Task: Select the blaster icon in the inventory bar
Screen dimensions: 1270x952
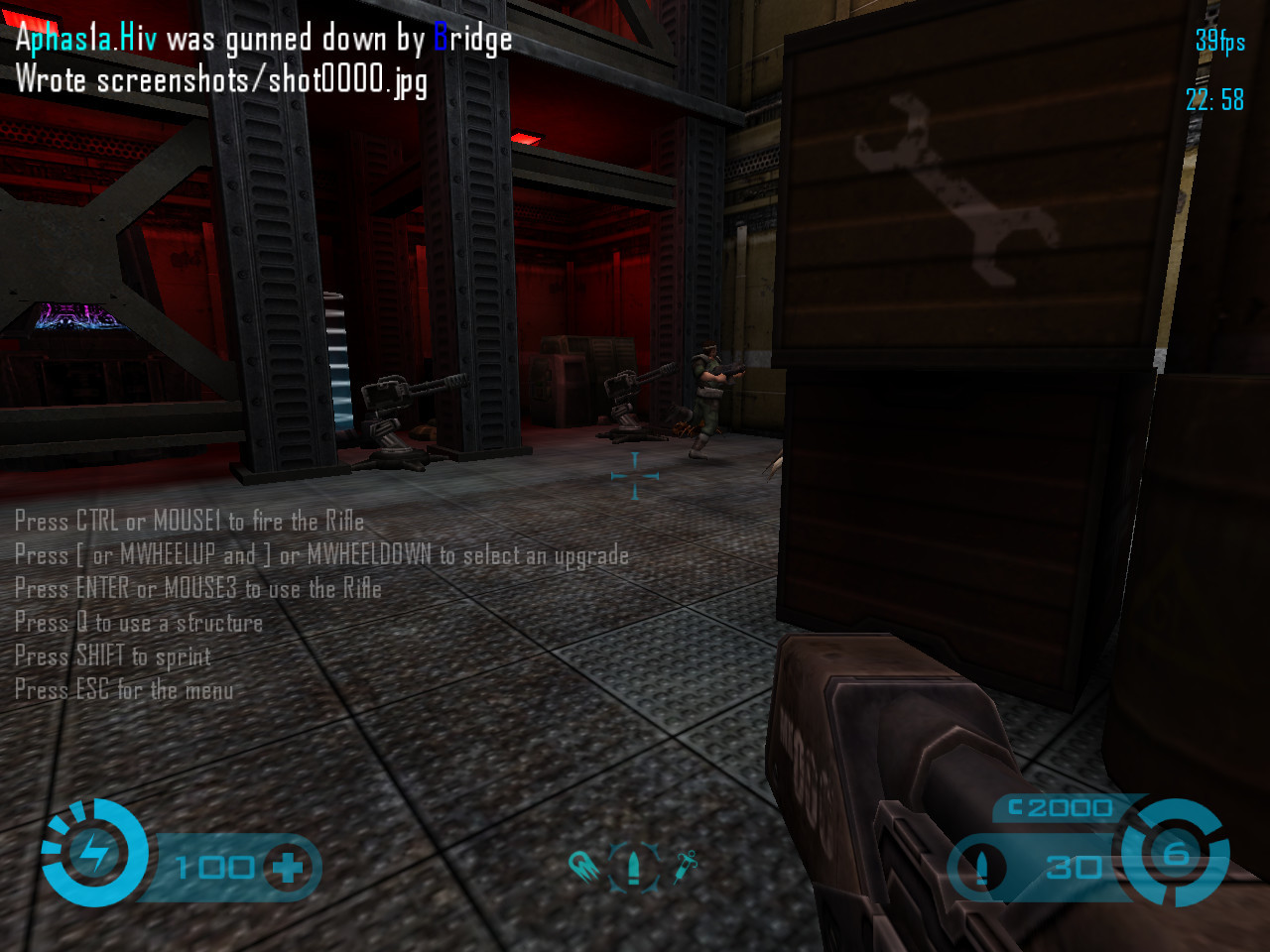Action: tap(585, 868)
